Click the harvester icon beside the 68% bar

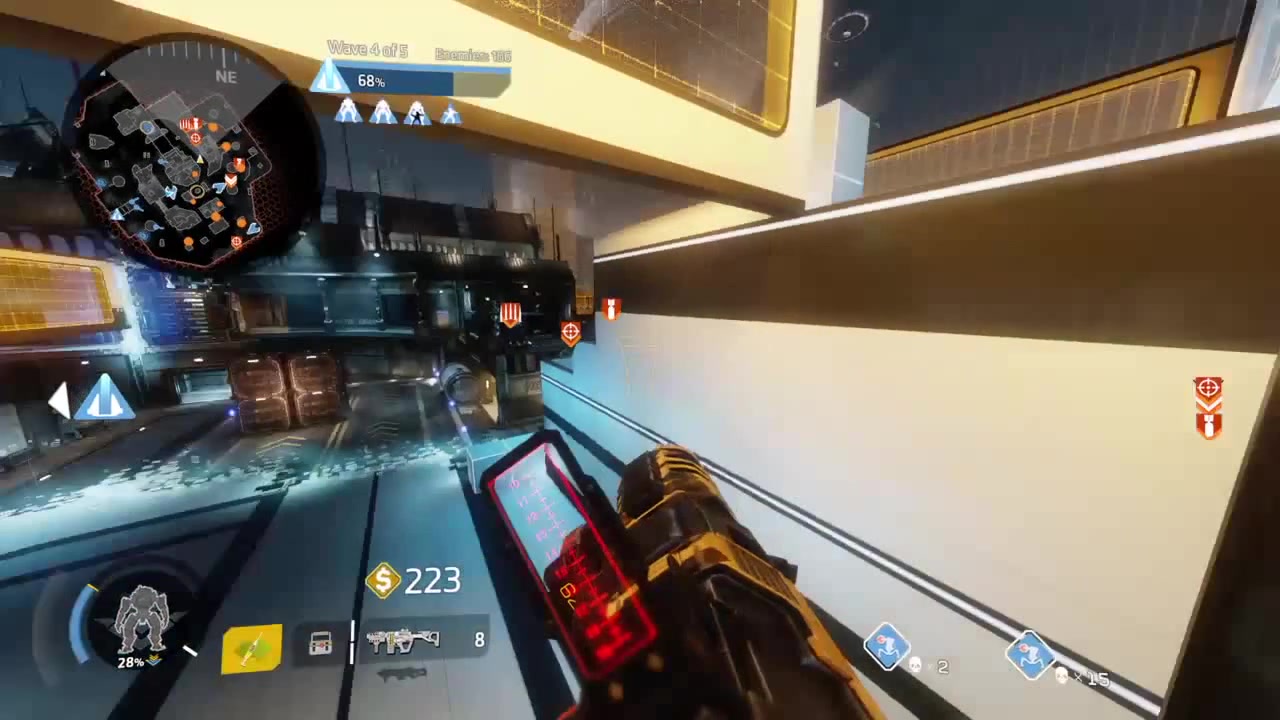click(x=329, y=79)
